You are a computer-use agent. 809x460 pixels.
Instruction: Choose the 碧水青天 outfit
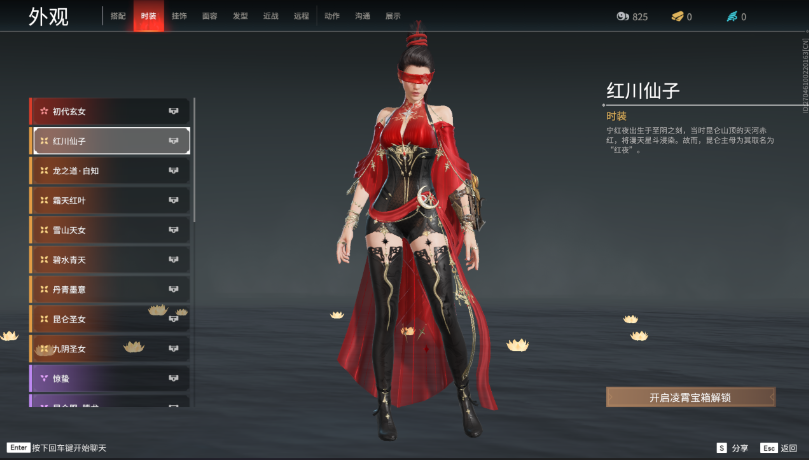tap(110, 260)
